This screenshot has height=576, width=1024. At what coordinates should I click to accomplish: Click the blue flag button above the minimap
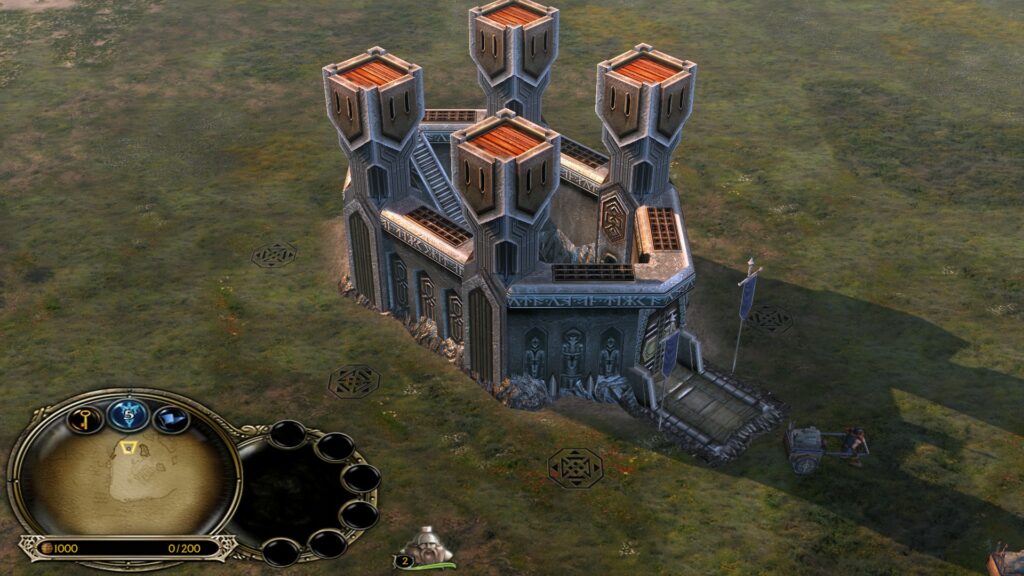click(170, 419)
